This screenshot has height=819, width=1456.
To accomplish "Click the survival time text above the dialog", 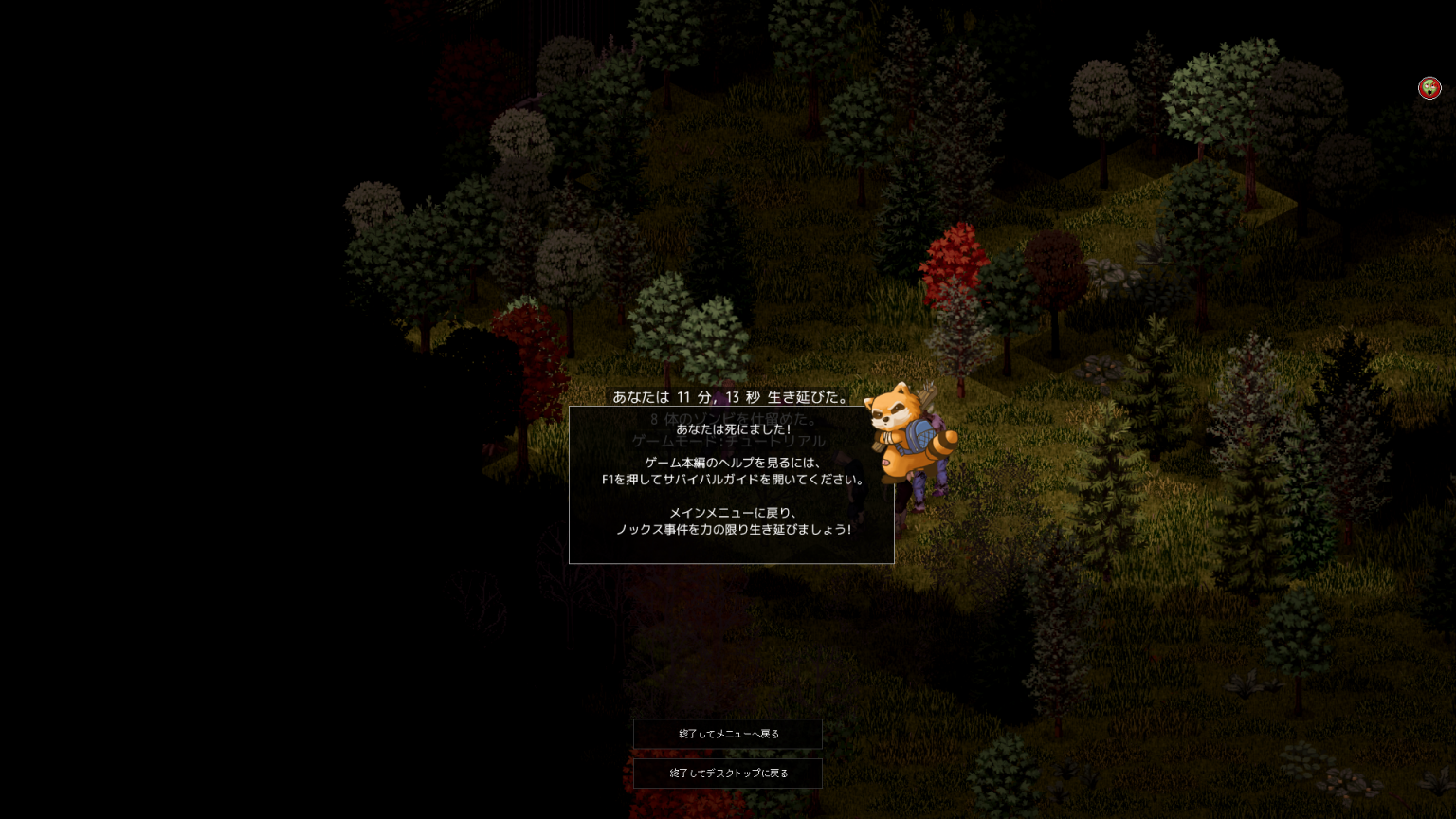I will [x=731, y=398].
